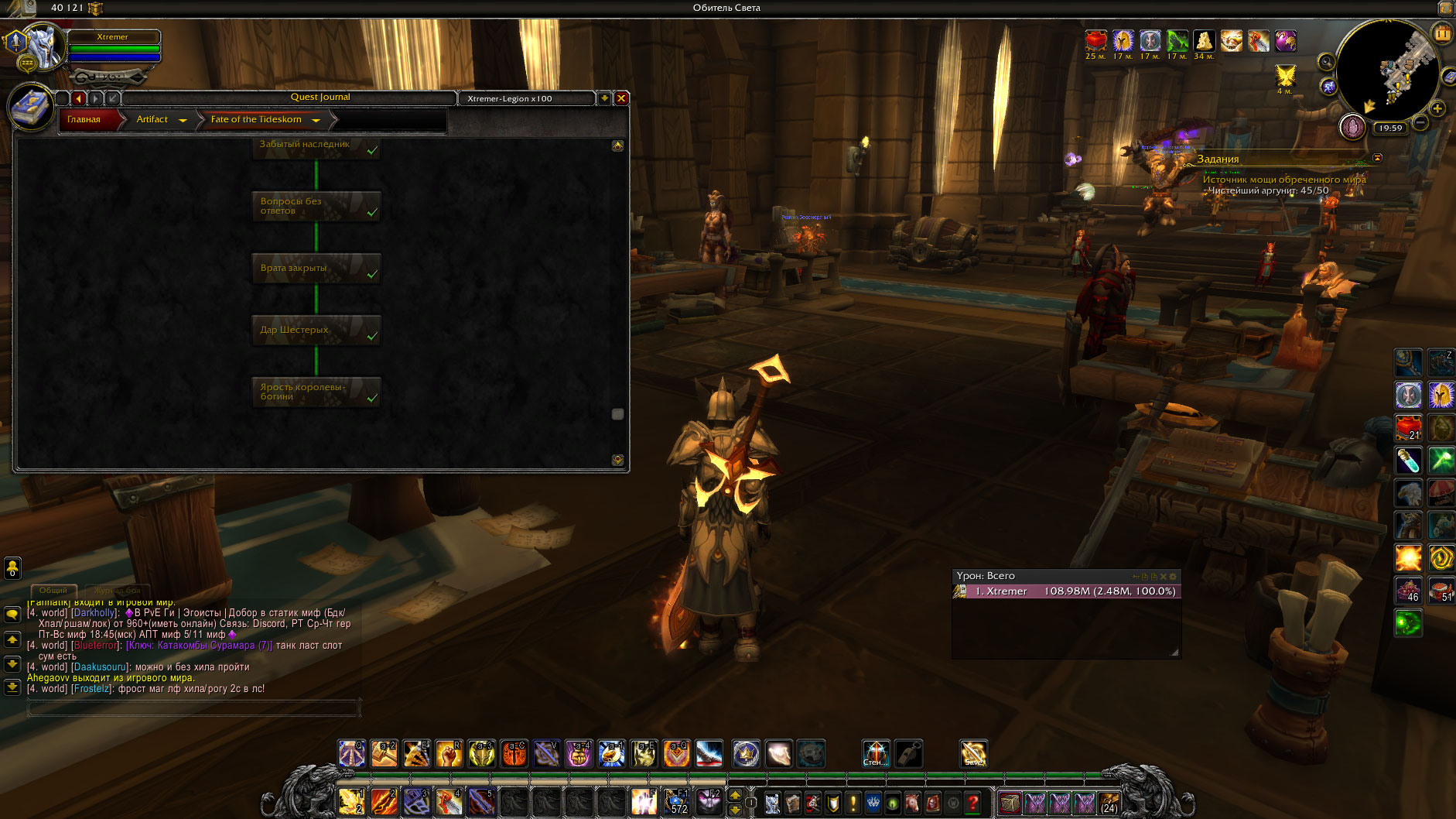Click the cheese buff icon
Viewport: 1456px width, 819px height.
coord(1204,40)
